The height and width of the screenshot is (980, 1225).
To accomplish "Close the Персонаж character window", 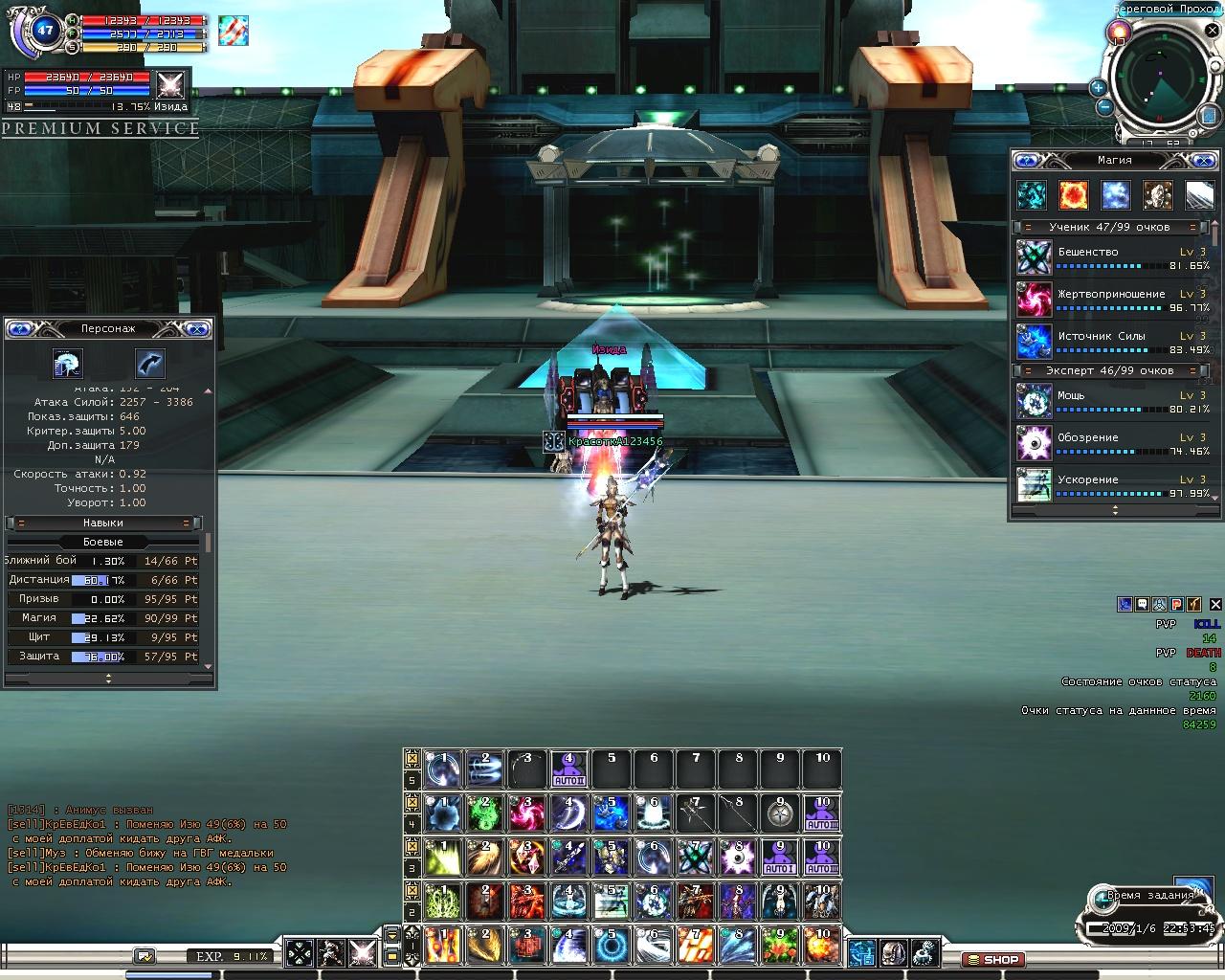I will point(196,329).
